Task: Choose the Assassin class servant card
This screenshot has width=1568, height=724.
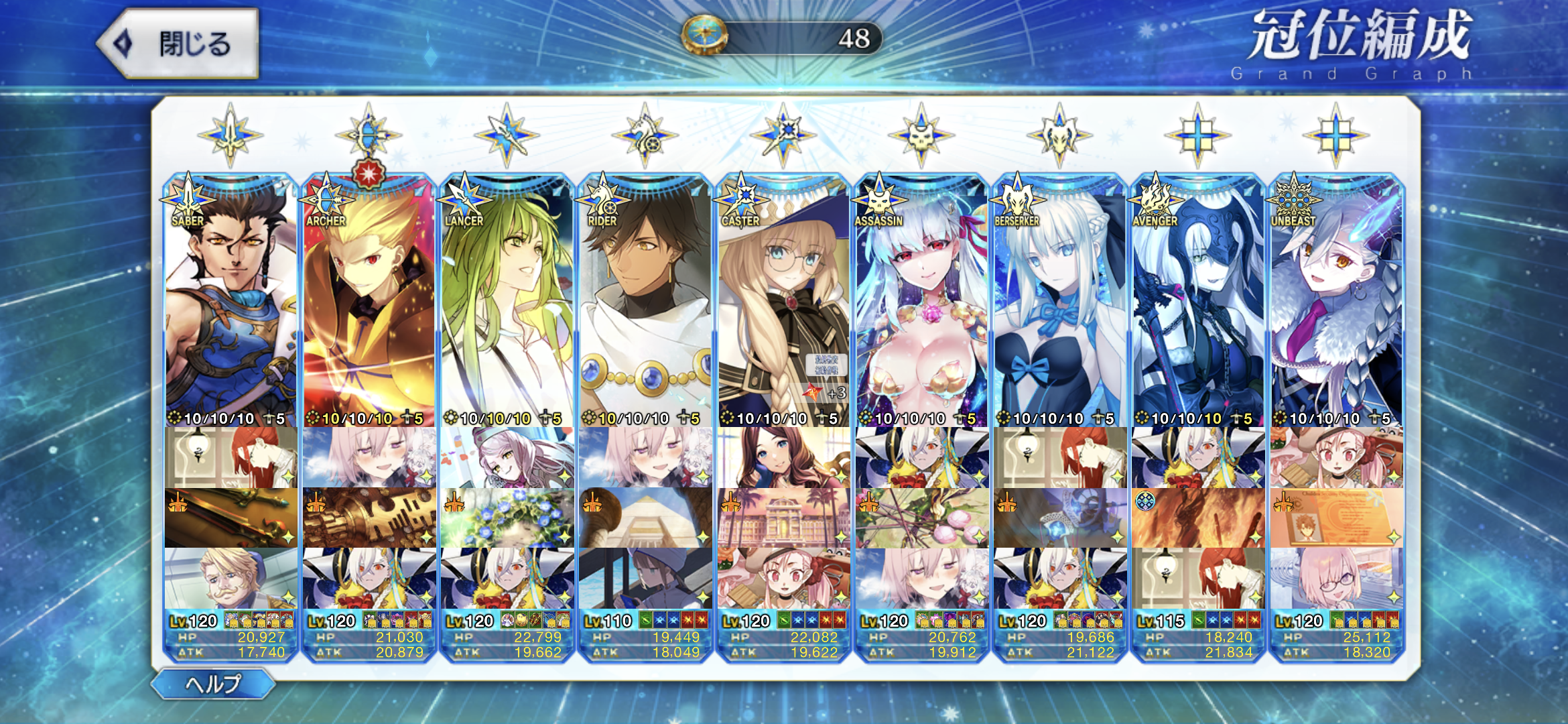Action: click(x=922, y=302)
